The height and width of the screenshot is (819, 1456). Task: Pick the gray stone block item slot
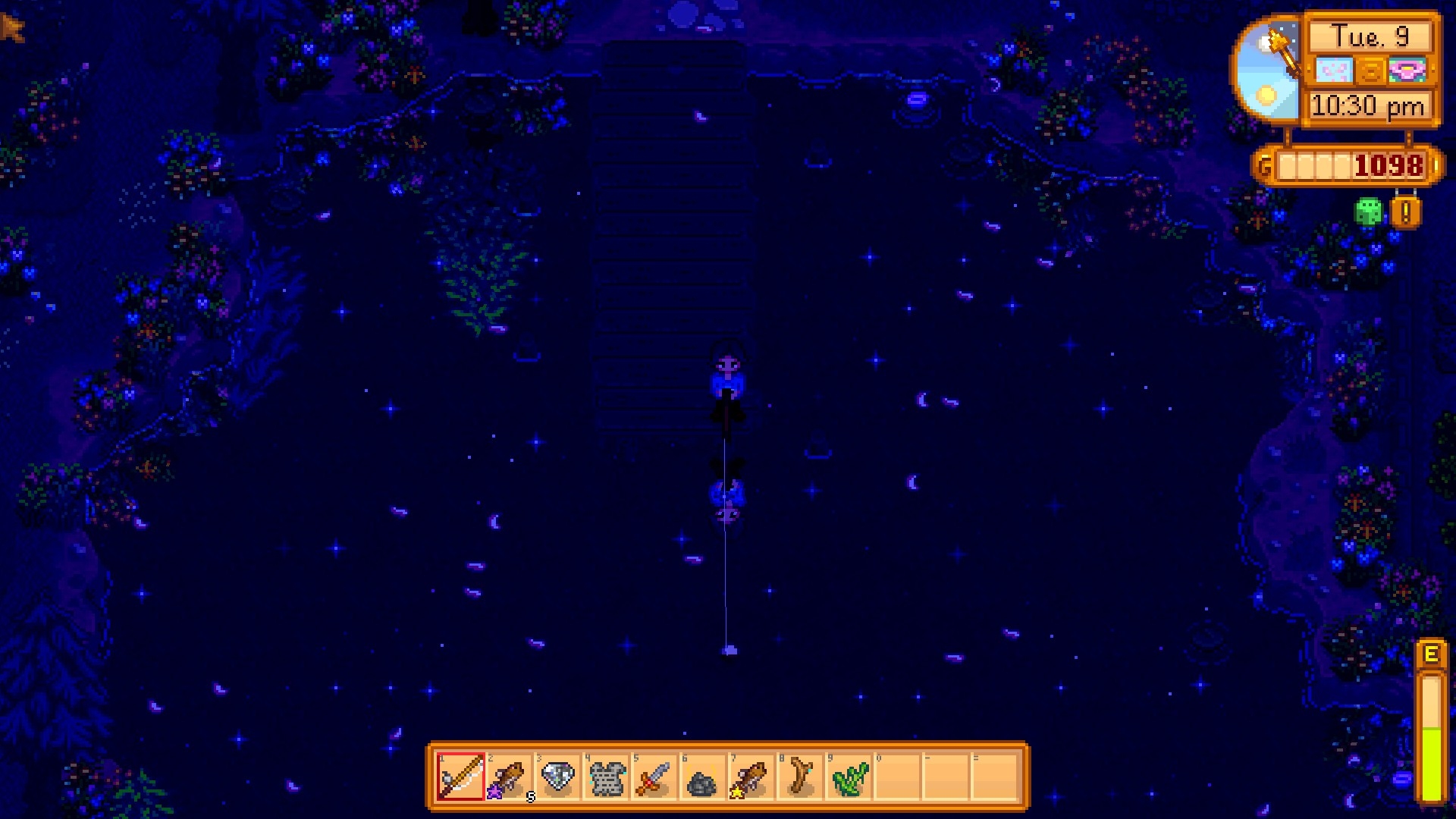pyautogui.click(x=607, y=777)
